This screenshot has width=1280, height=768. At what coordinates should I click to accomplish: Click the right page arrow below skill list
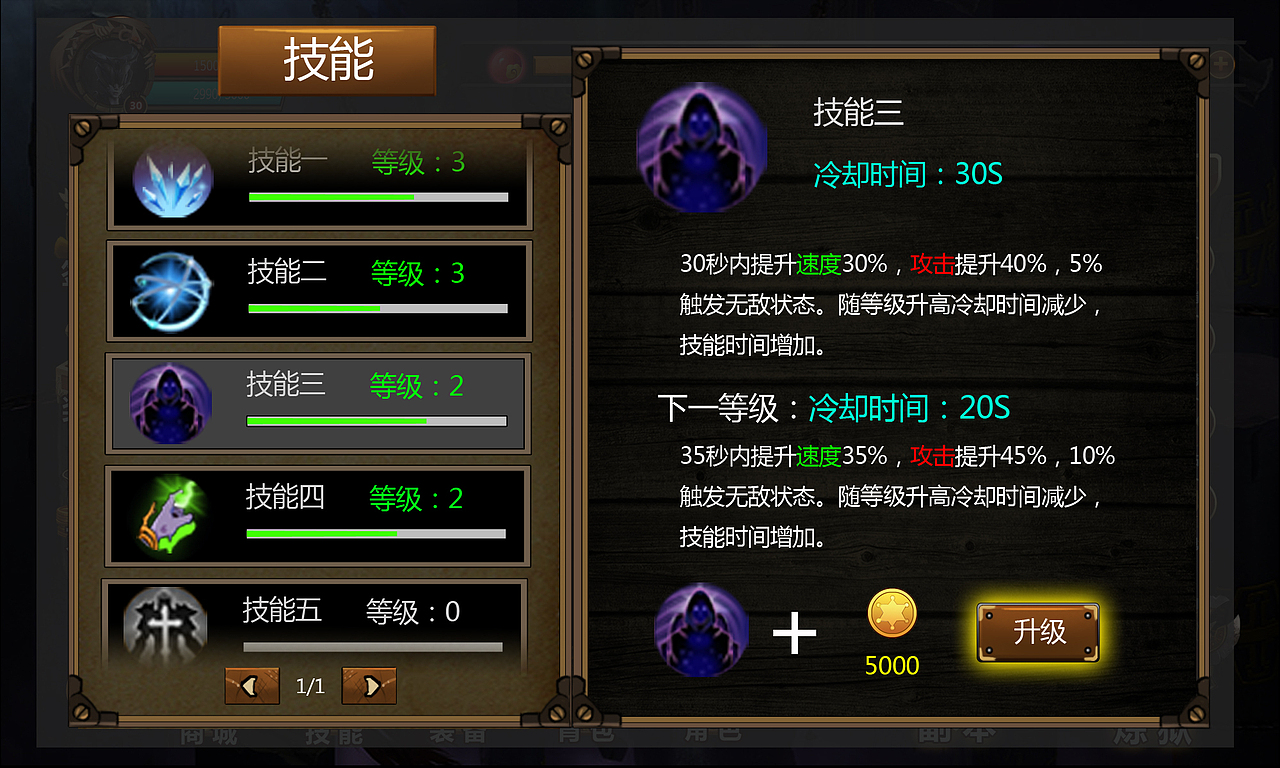click(369, 686)
